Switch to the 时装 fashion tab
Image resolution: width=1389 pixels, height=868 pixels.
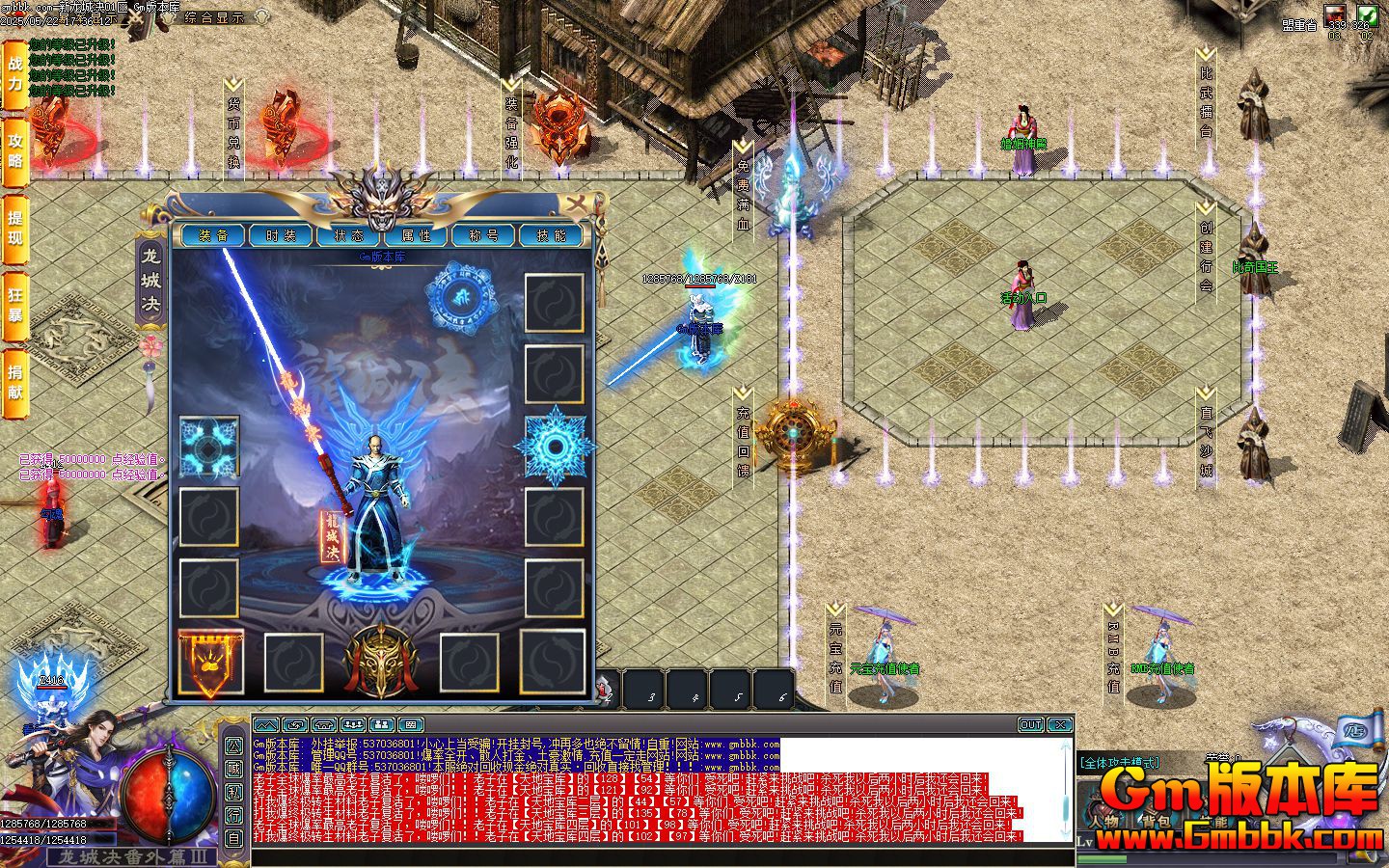[281, 235]
